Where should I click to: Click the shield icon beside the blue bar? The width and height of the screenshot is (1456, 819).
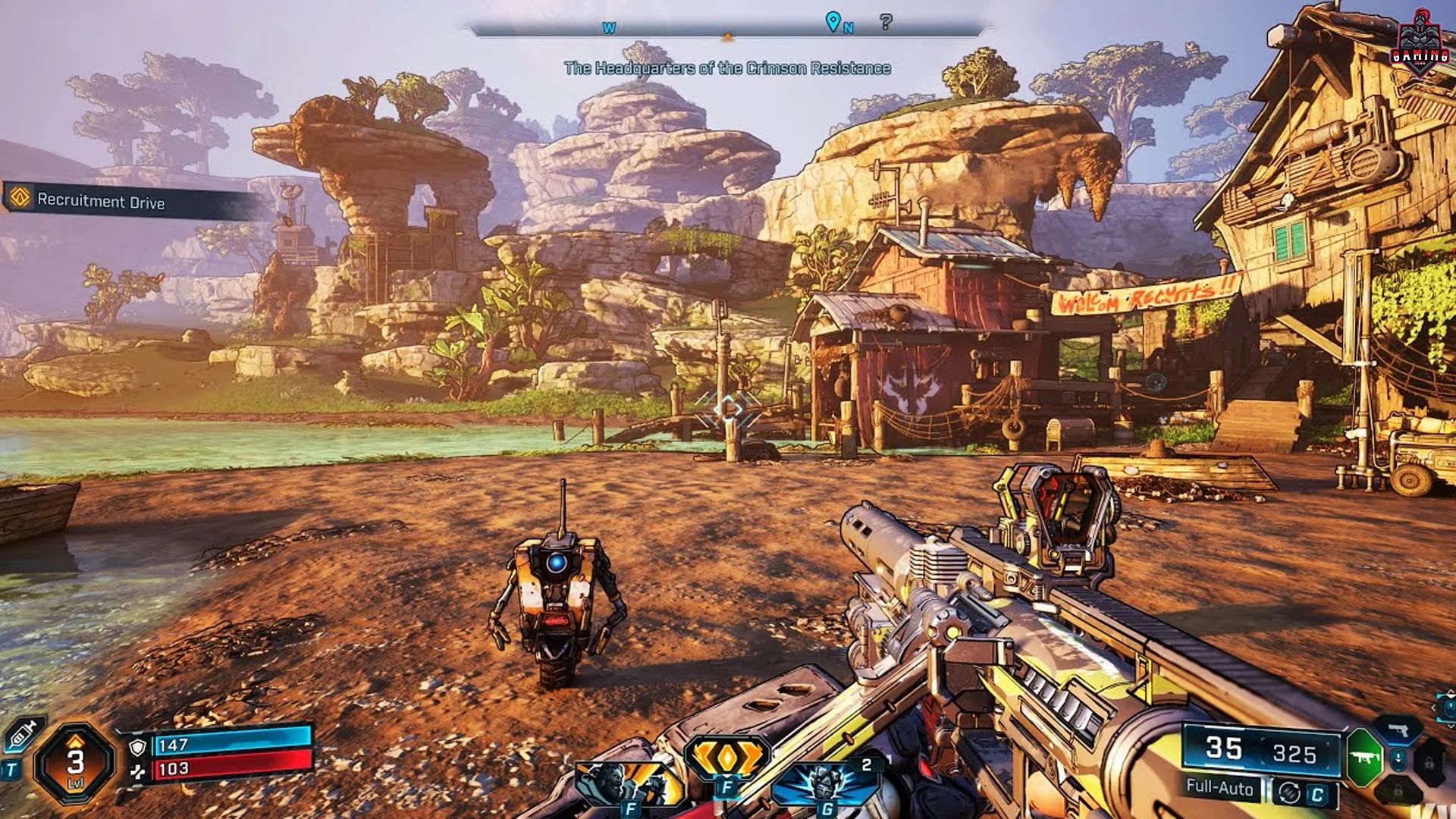137,748
